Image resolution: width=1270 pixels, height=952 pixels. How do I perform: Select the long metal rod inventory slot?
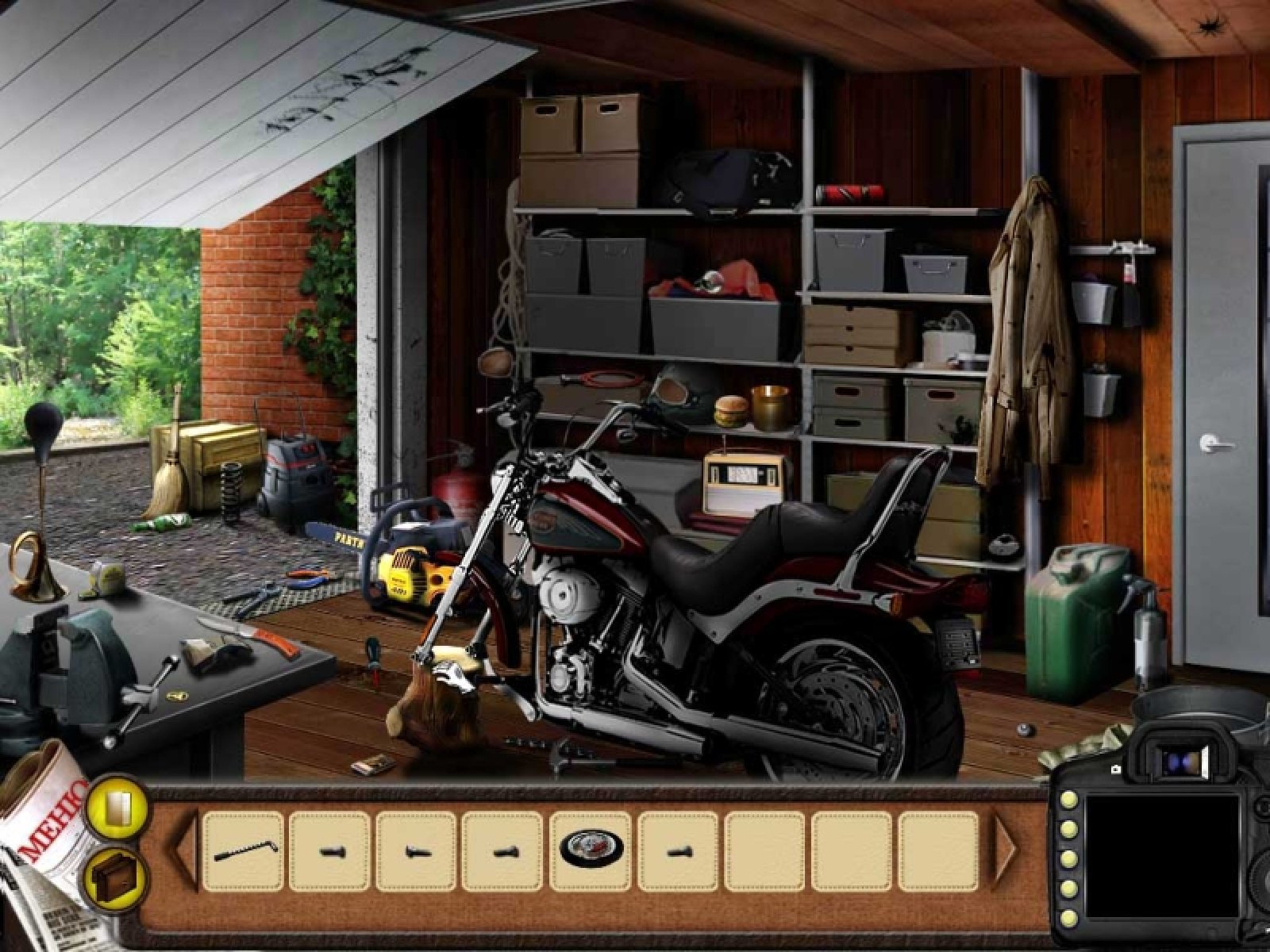(243, 850)
